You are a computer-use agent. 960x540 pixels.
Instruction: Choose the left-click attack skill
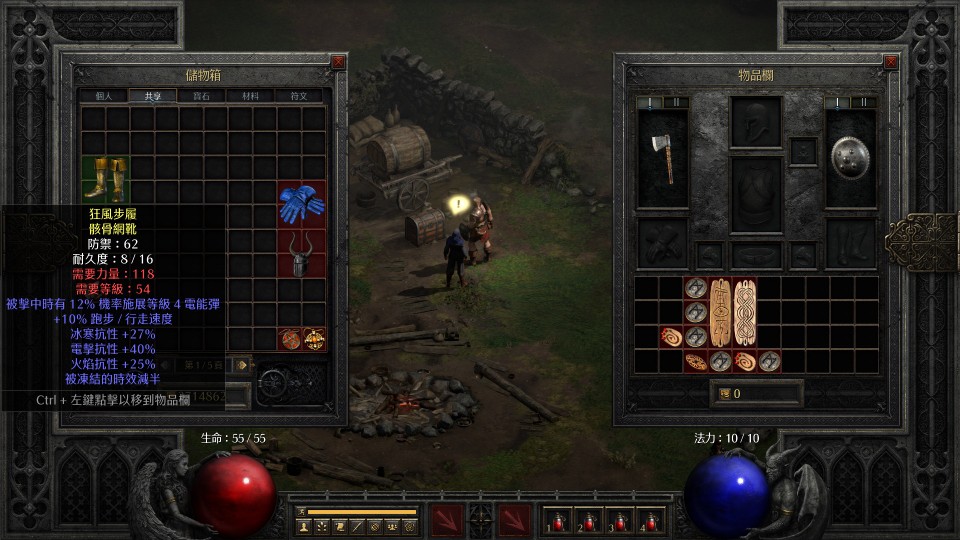[x=446, y=520]
